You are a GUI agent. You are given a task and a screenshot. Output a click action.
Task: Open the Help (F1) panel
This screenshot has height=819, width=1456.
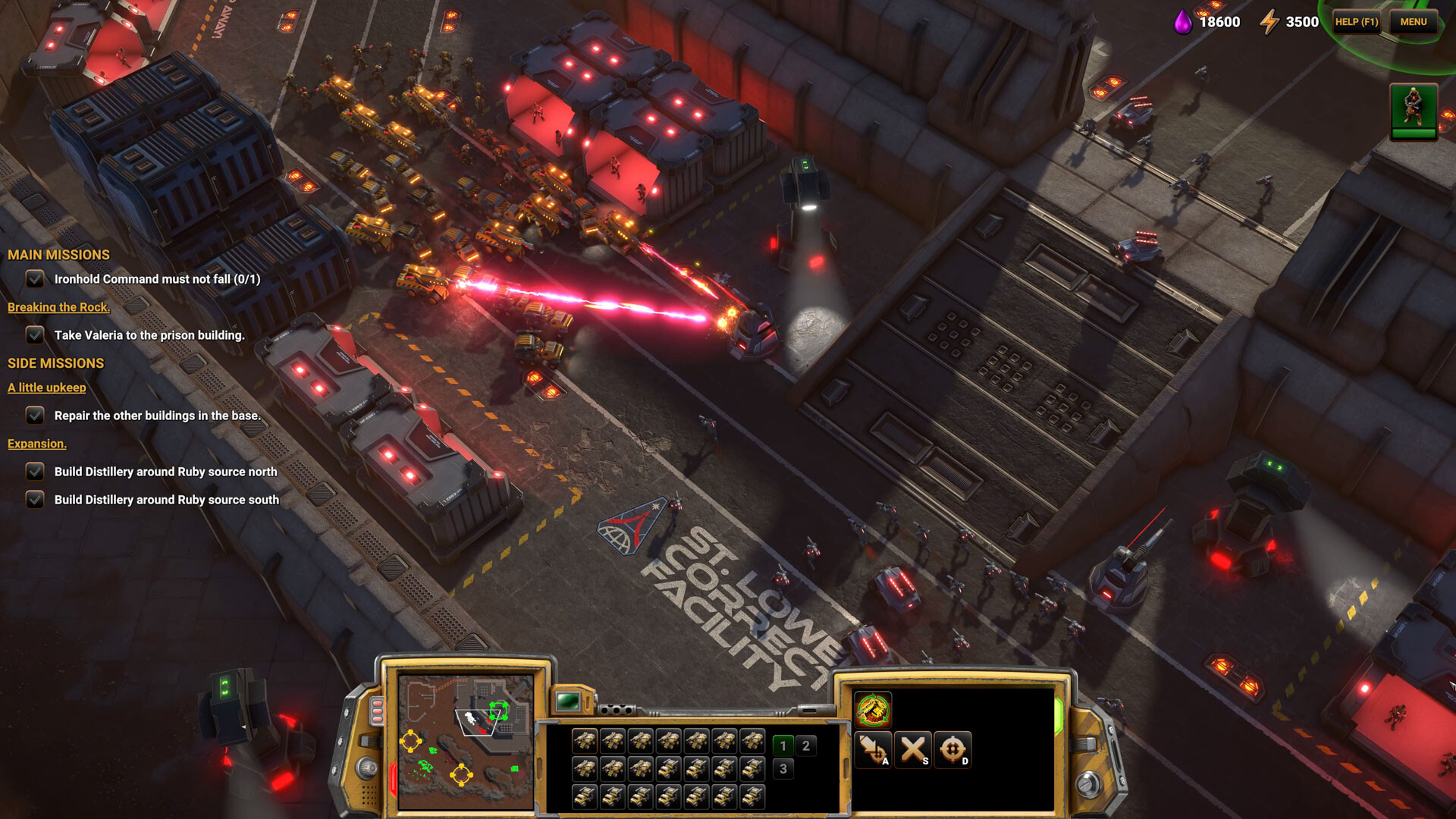click(x=1356, y=22)
